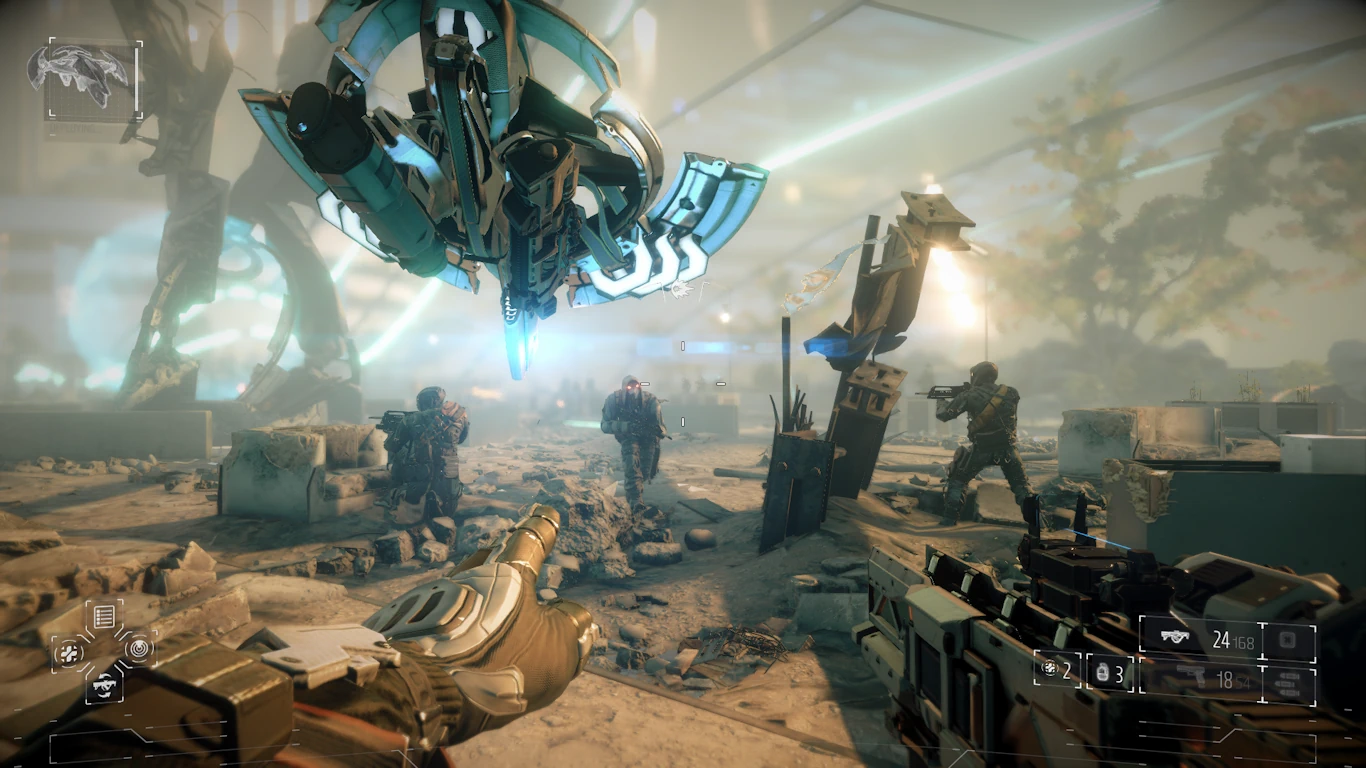Click the vertical charge bar on the drone display

137,79
